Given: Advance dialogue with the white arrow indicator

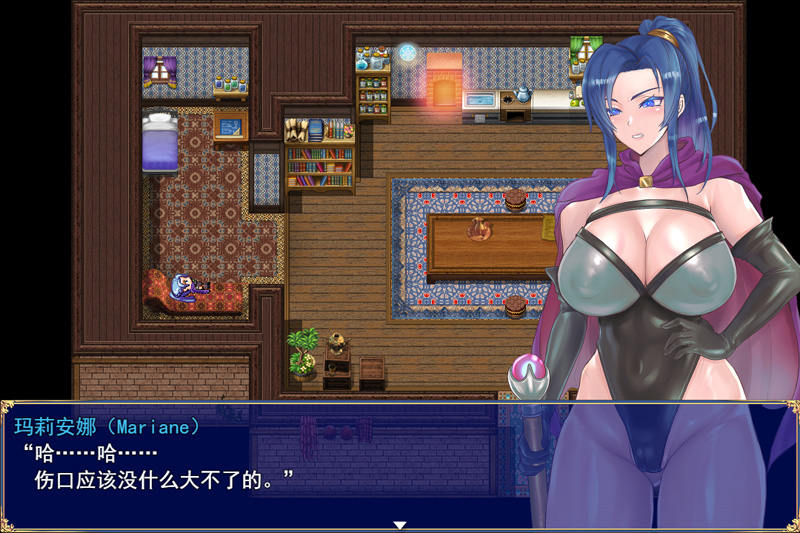Looking at the screenshot, I should 399,524.
